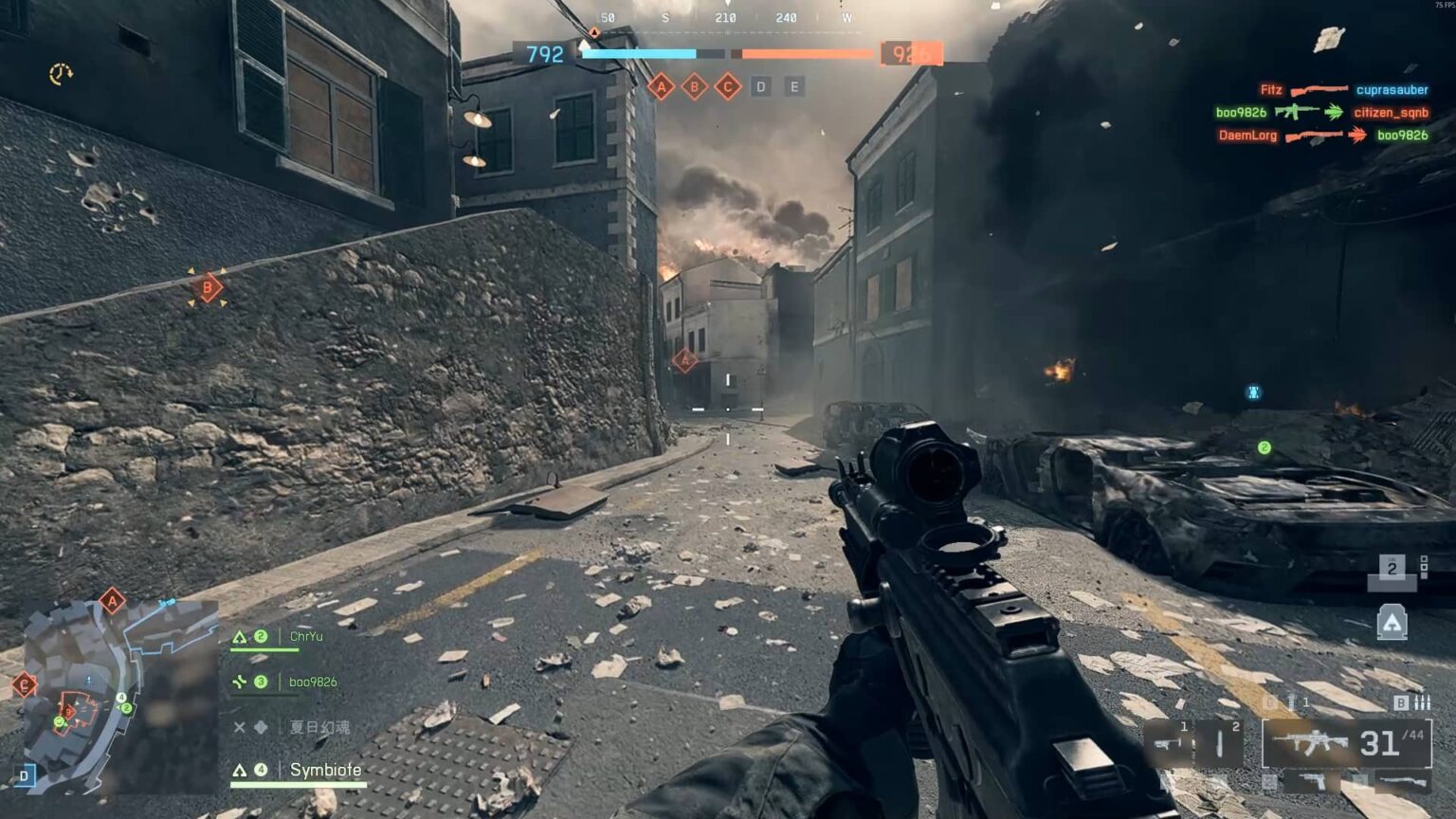The height and width of the screenshot is (819, 1456).
Task: Click the blue ticket progress bar near 792
Action: pyautogui.click(x=640, y=54)
